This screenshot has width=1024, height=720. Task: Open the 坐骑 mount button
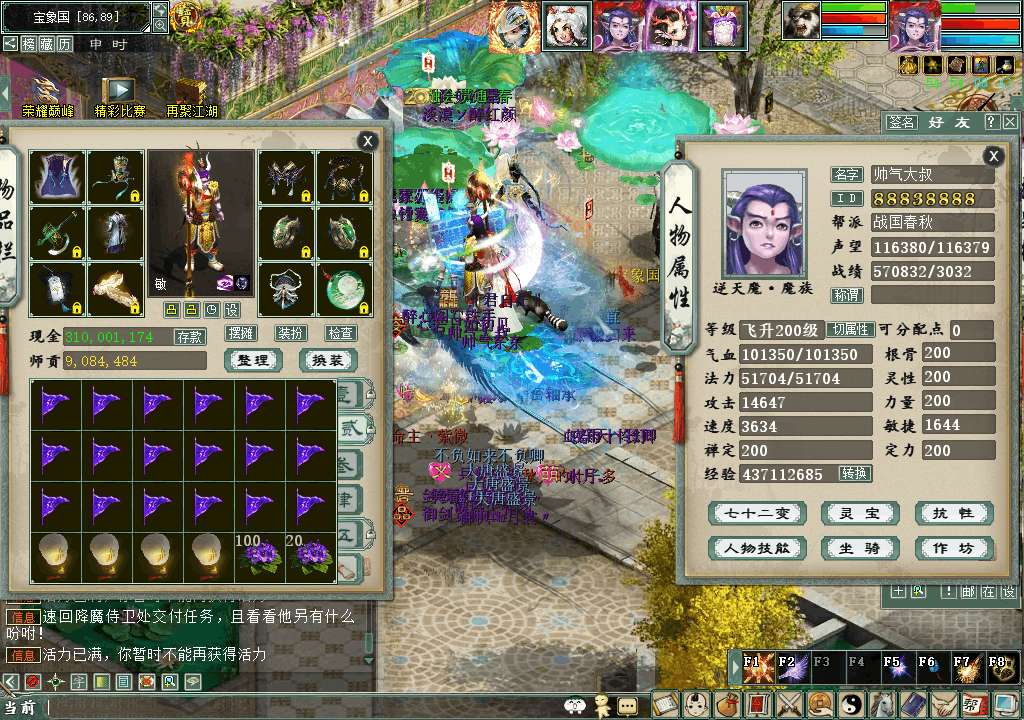point(858,548)
